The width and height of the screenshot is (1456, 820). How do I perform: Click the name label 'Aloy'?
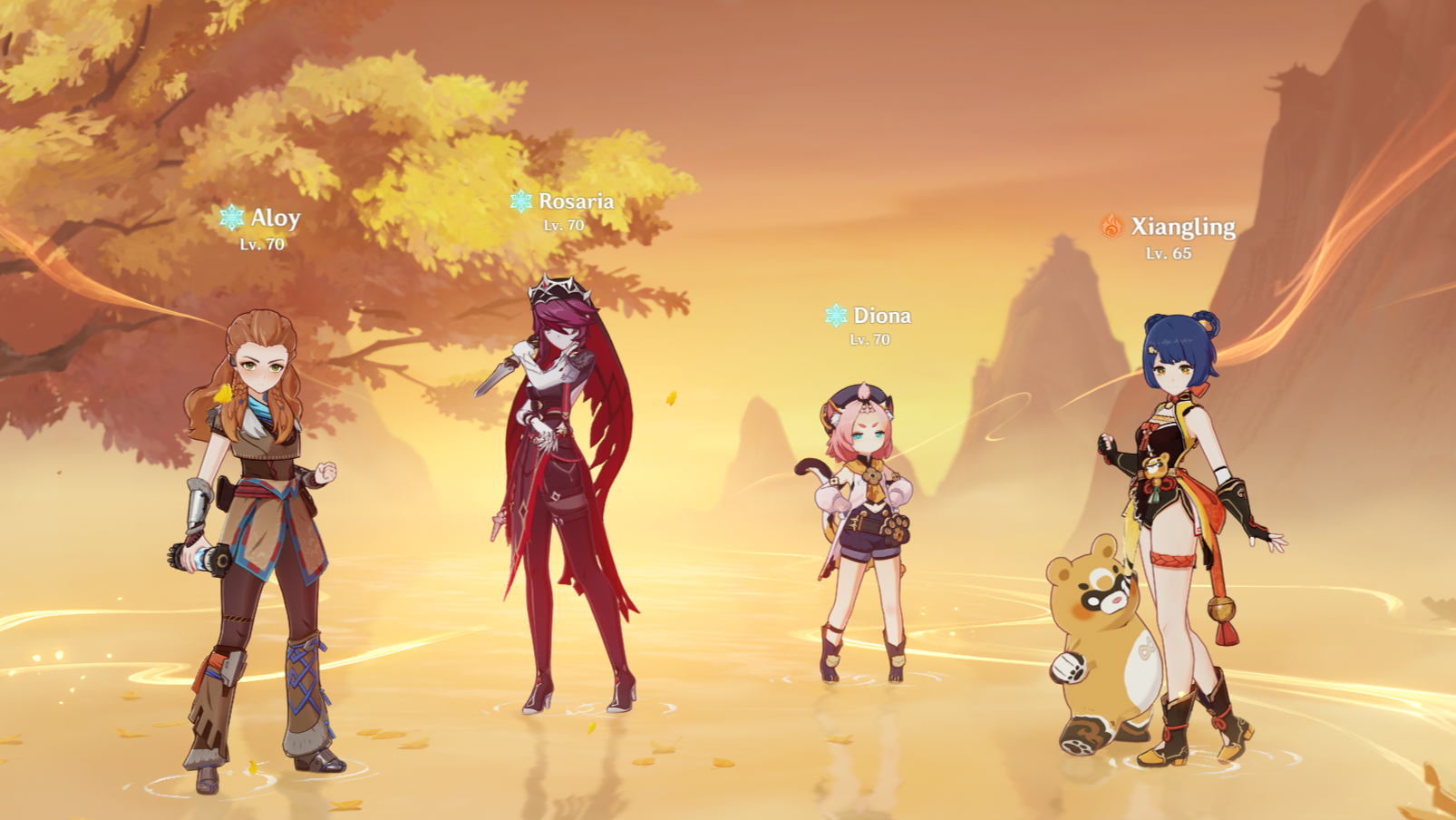(x=275, y=218)
